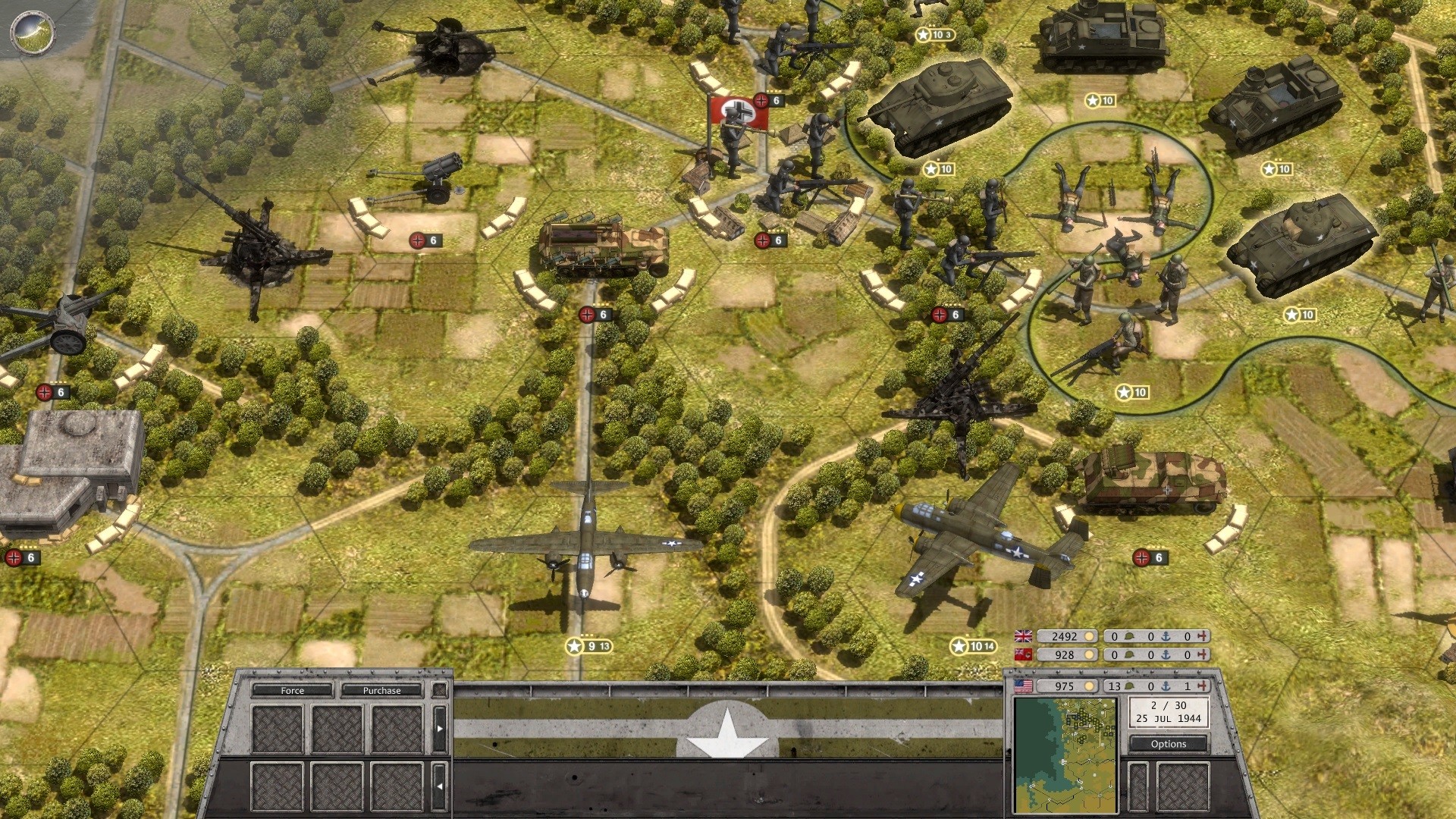Click the minimap of the battlefield

1065,755
